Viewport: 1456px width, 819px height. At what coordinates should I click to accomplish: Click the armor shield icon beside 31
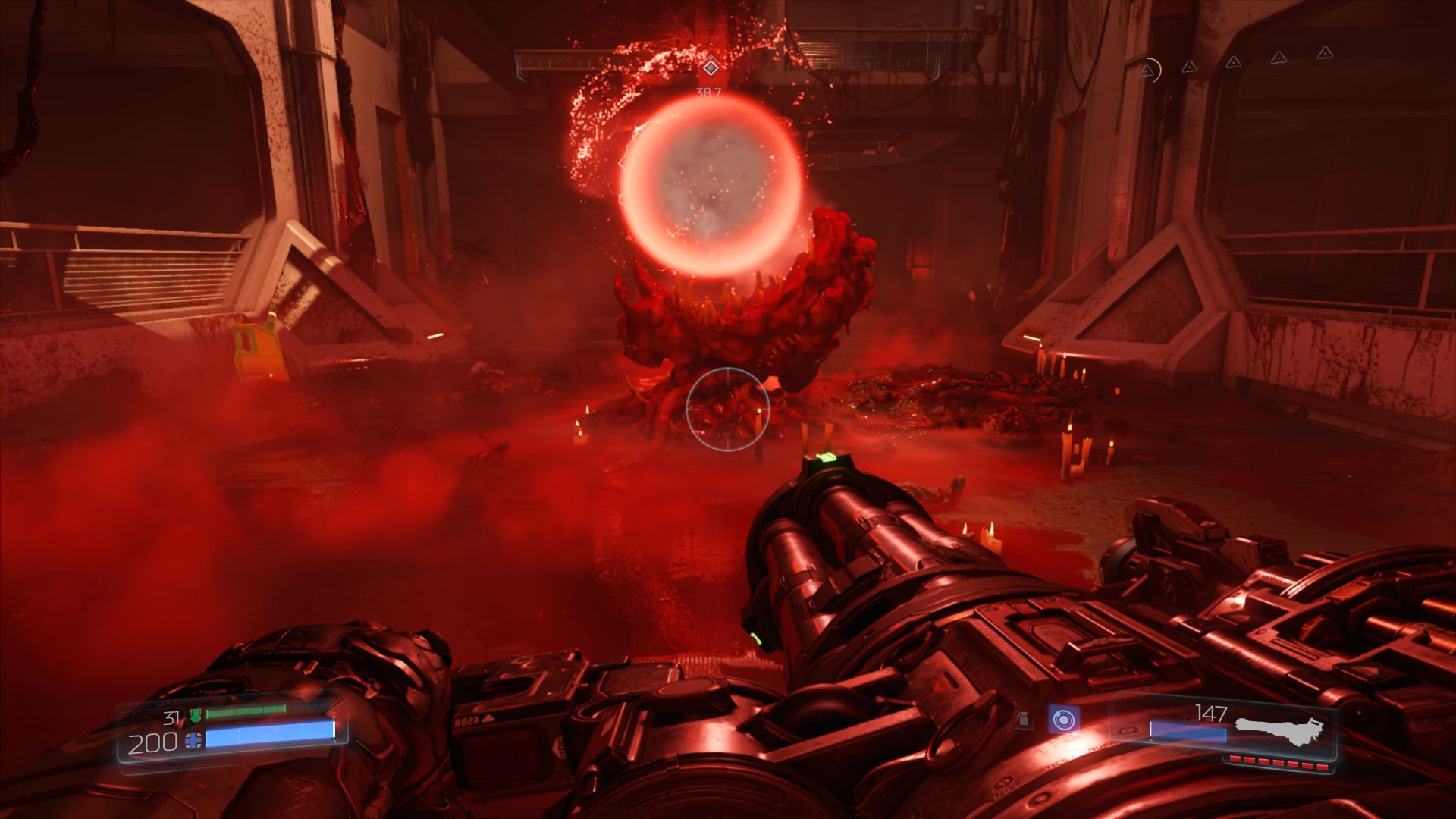coord(196,714)
